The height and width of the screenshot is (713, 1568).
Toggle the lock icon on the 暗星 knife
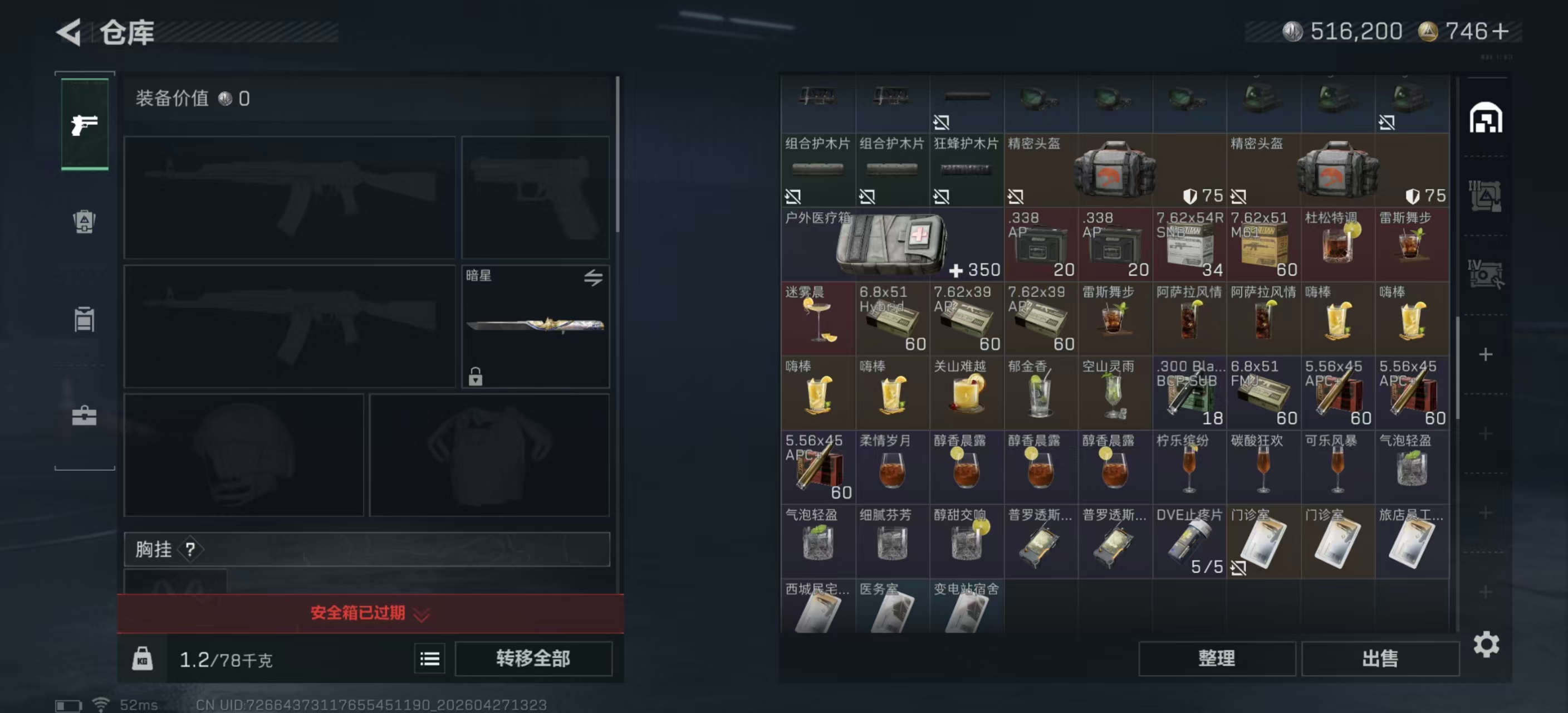[476, 379]
